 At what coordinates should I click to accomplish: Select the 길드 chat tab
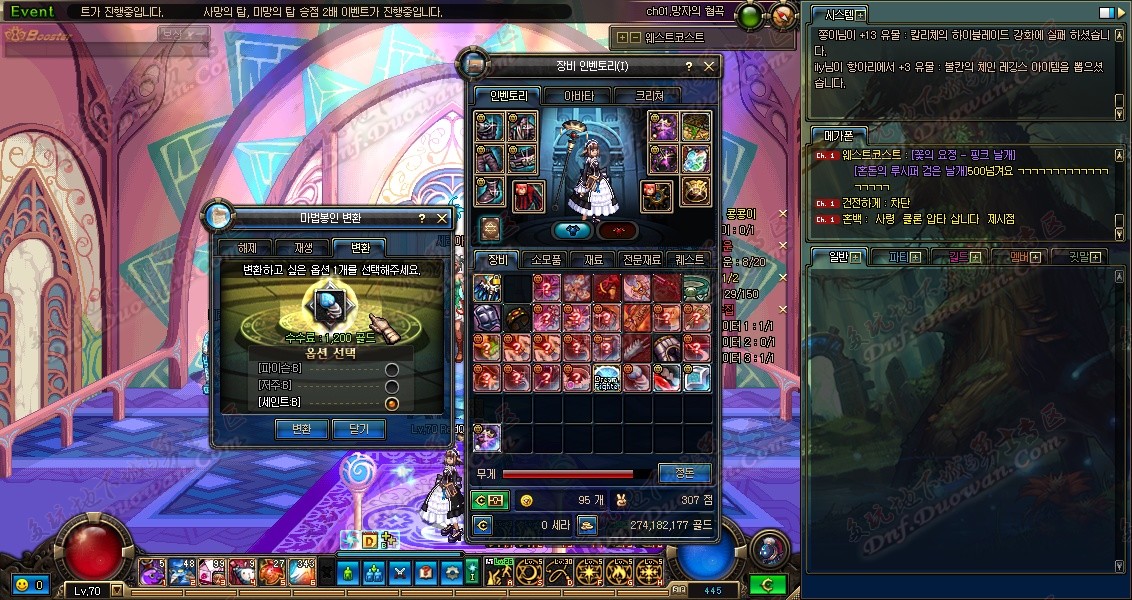tap(962, 257)
